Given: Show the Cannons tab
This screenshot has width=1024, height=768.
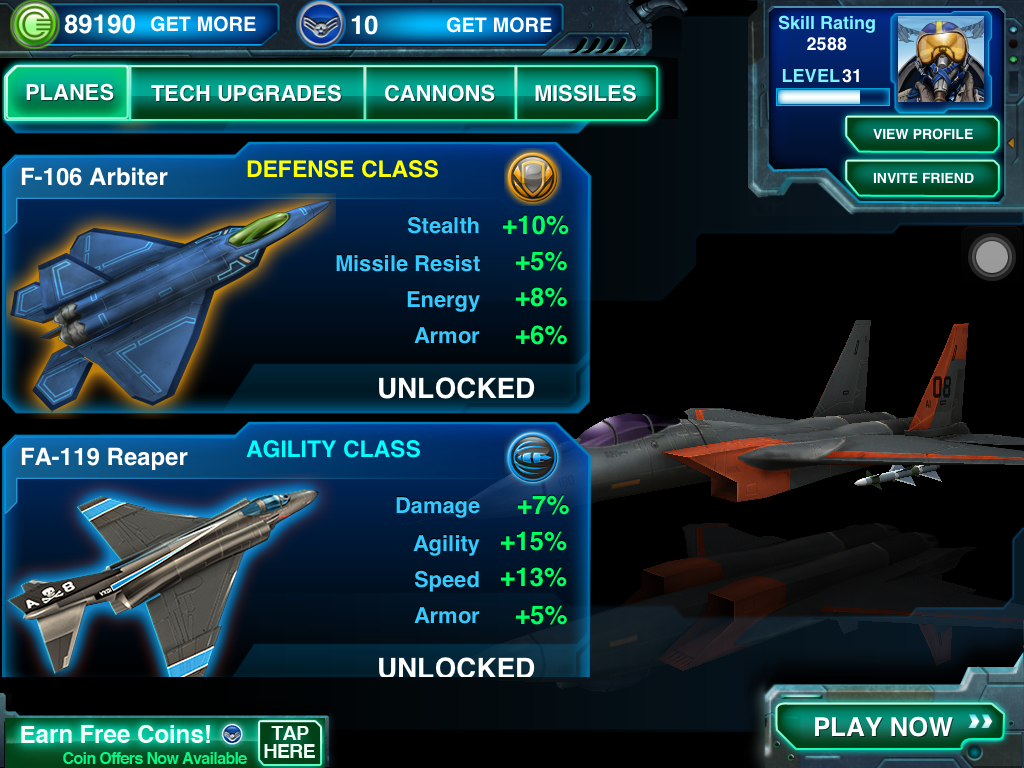Looking at the screenshot, I should coord(440,94).
